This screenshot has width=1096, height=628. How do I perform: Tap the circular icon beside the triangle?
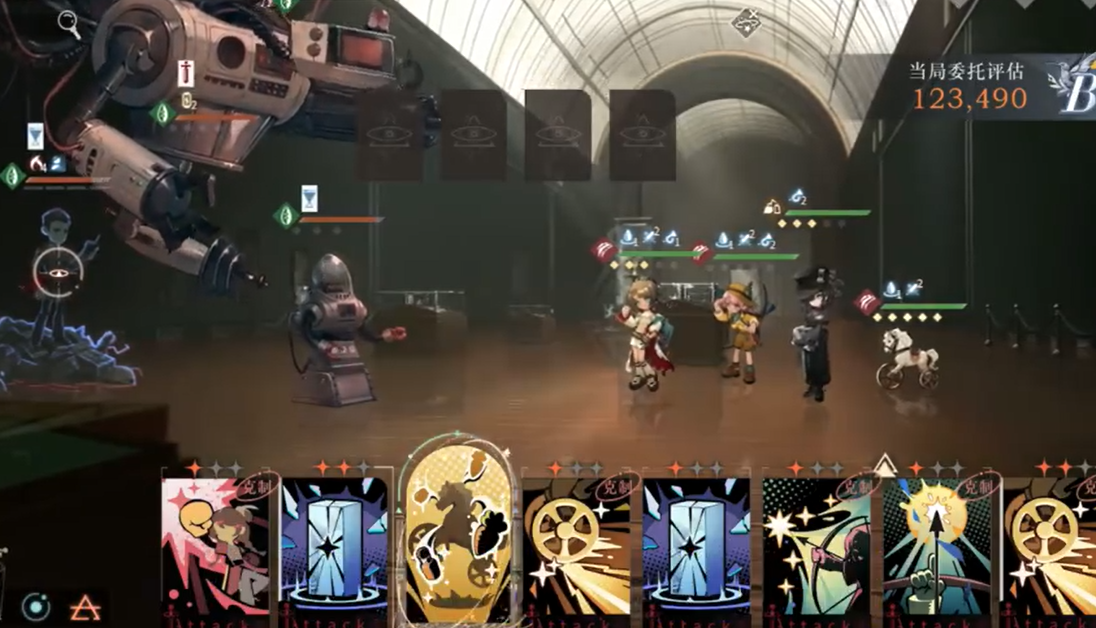pos(37,606)
